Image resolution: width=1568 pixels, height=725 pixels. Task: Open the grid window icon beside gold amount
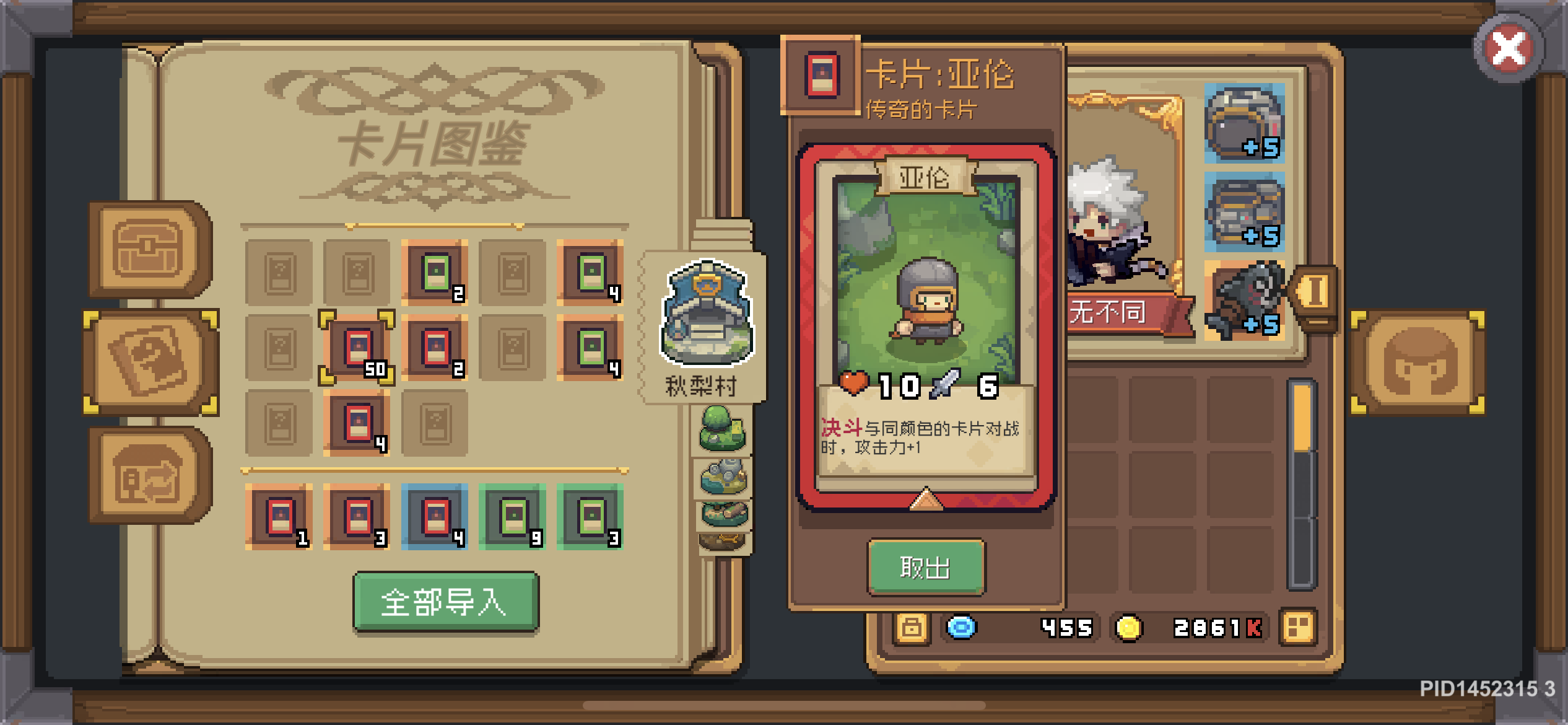1298,626
